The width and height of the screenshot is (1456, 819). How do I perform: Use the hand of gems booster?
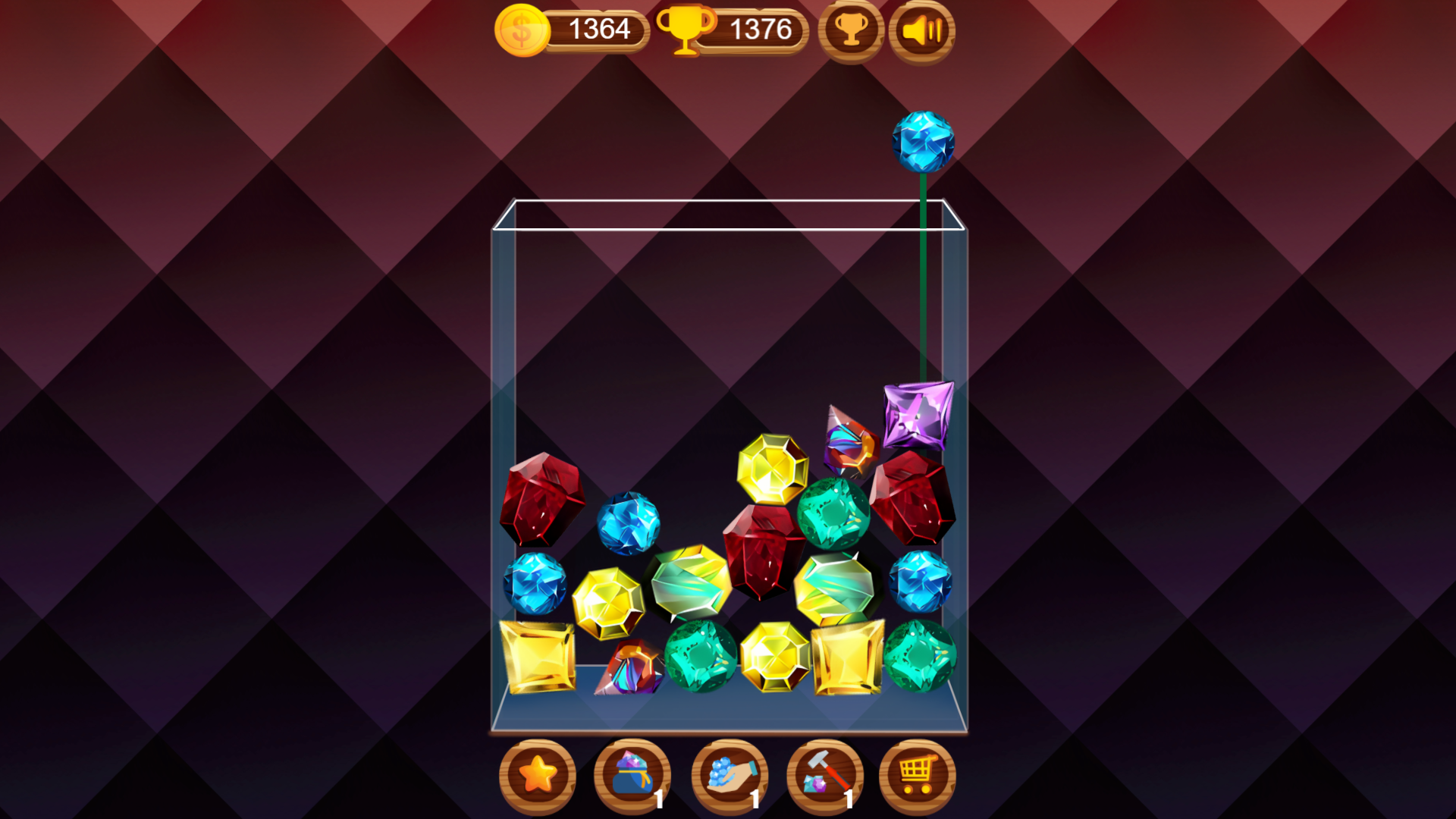(729, 774)
